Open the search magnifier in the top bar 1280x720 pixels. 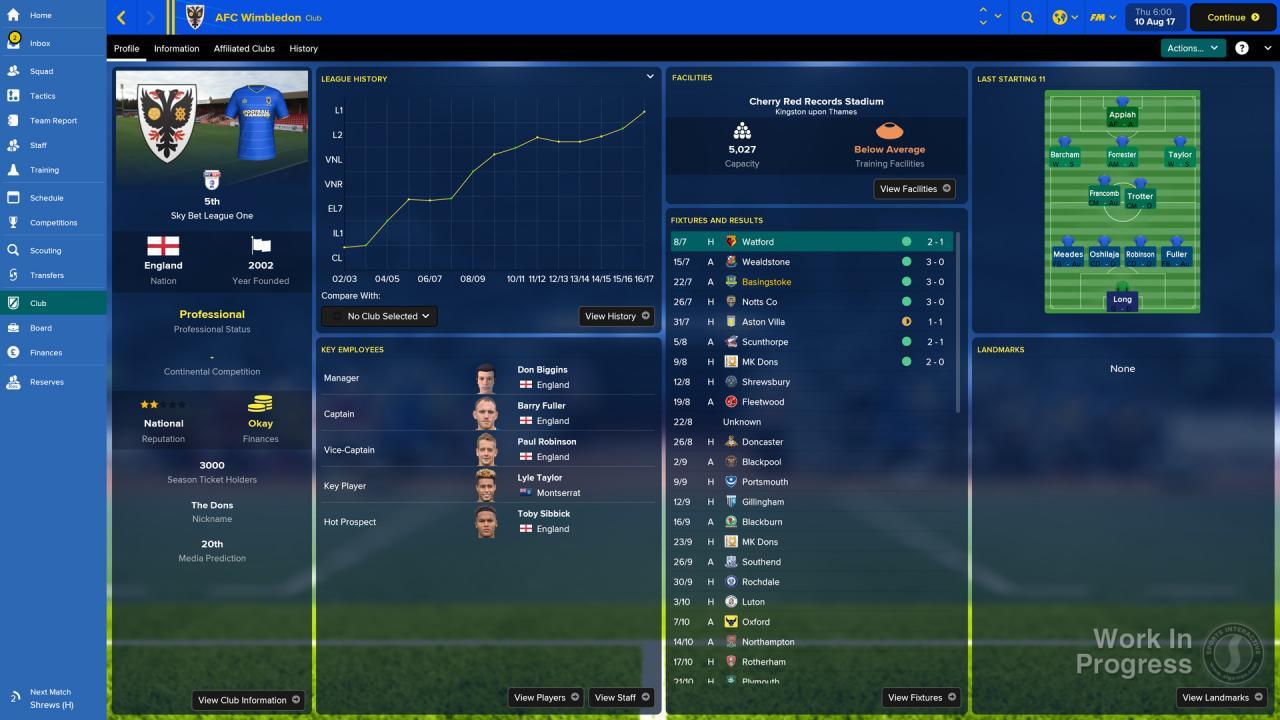(1026, 17)
